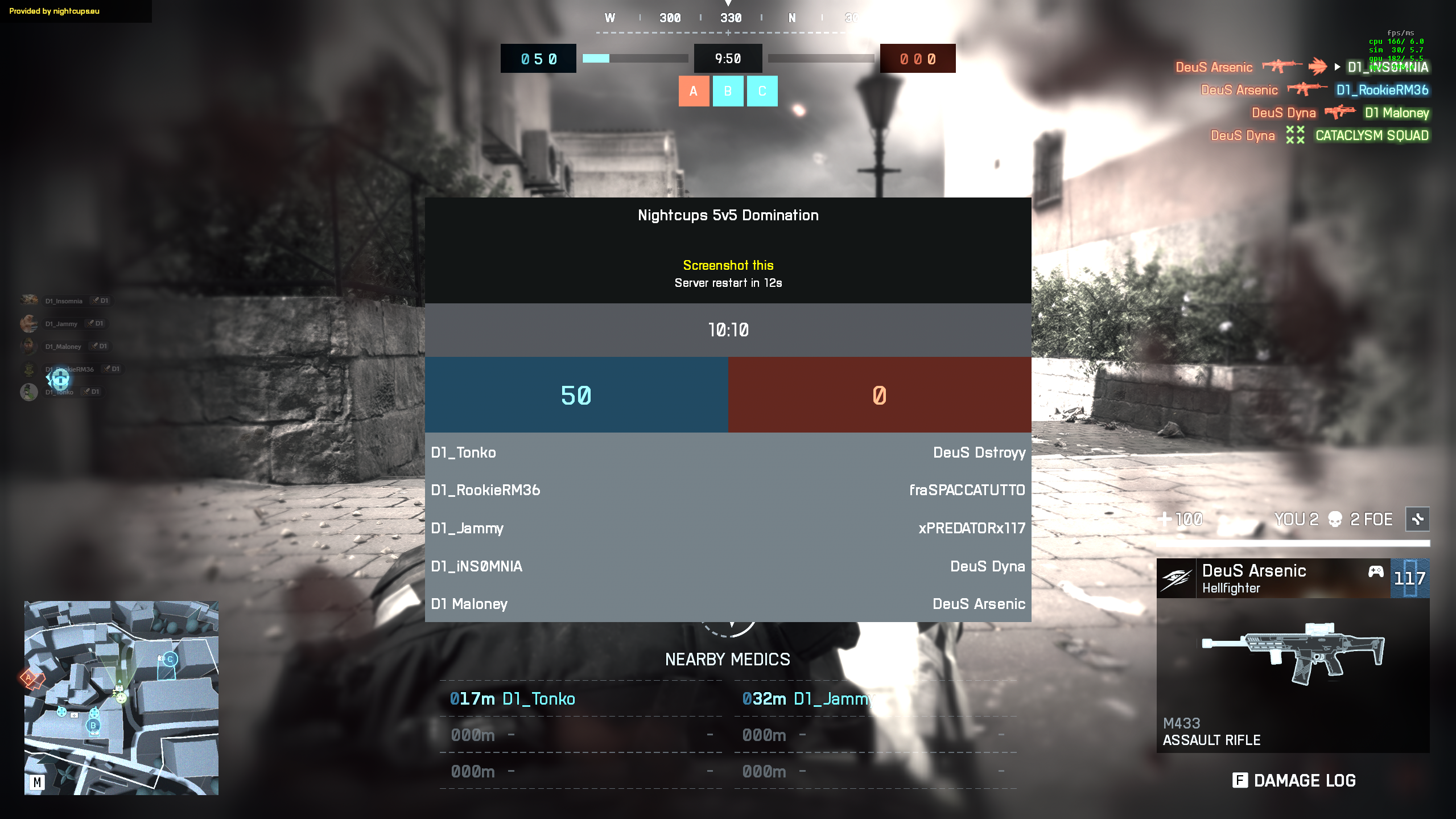Select D1_iNS0MNIA in the scoreboard
The image size is (1456, 819).
click(x=476, y=566)
